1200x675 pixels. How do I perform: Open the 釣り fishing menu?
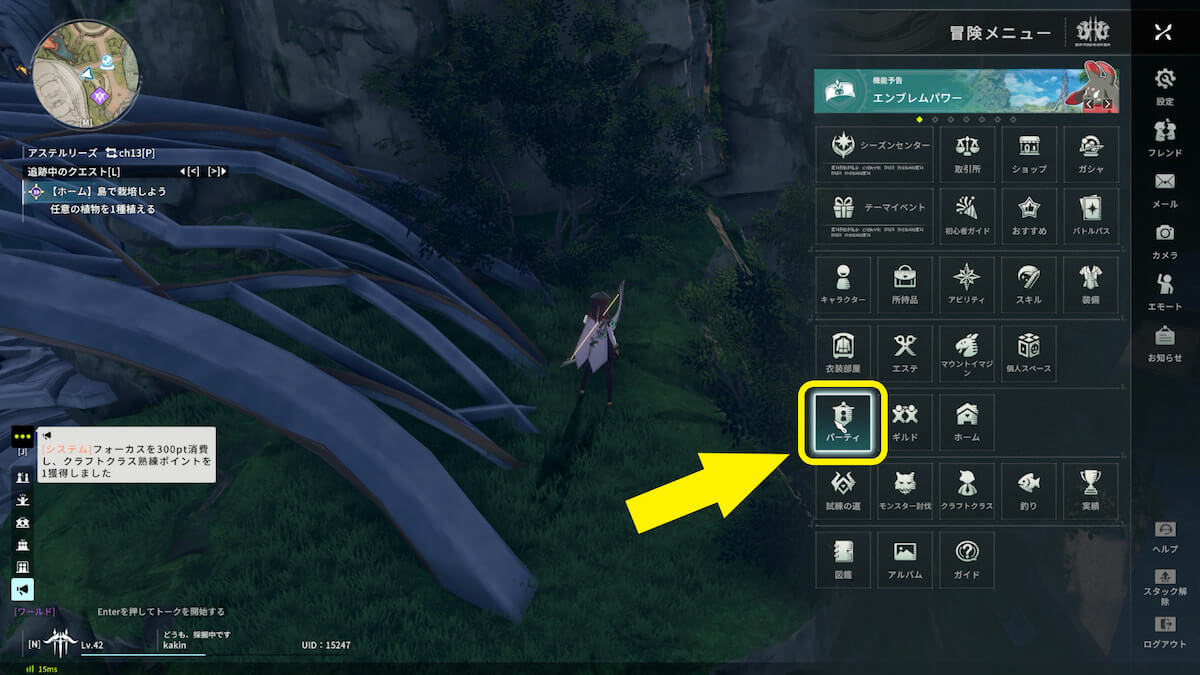[1029, 491]
